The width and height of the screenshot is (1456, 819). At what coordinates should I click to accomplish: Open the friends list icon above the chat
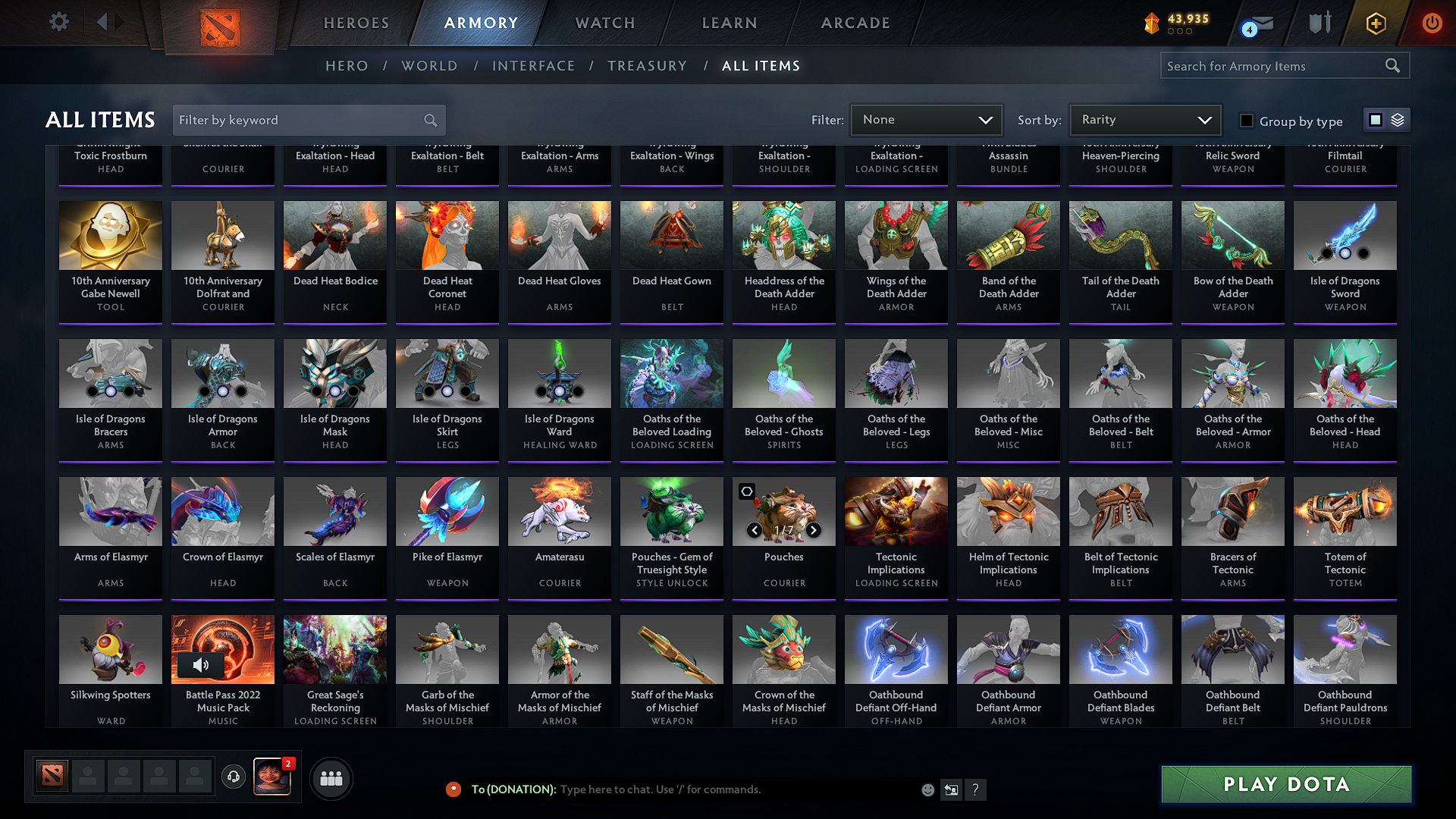(331, 777)
